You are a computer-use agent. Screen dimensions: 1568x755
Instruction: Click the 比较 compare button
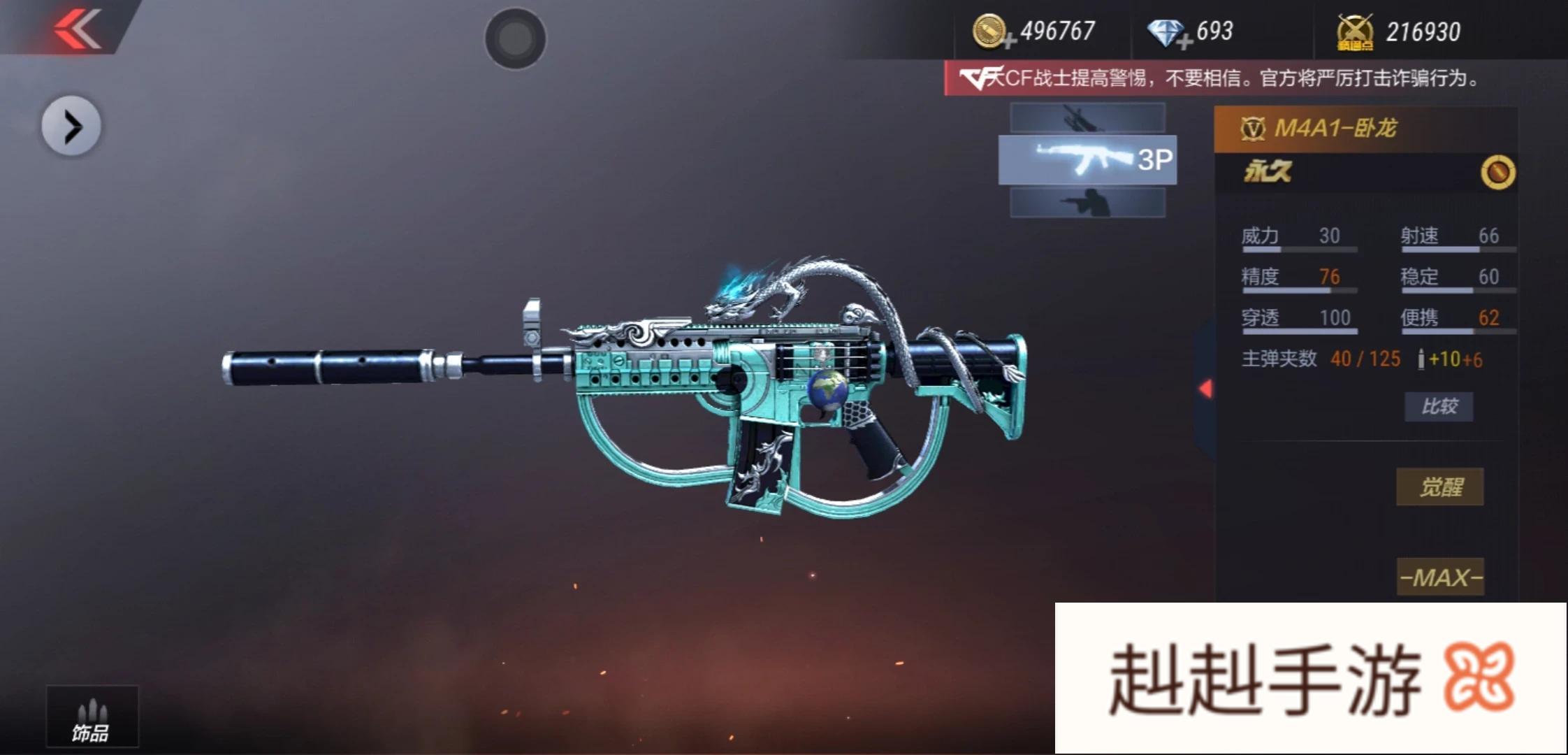[1439, 406]
